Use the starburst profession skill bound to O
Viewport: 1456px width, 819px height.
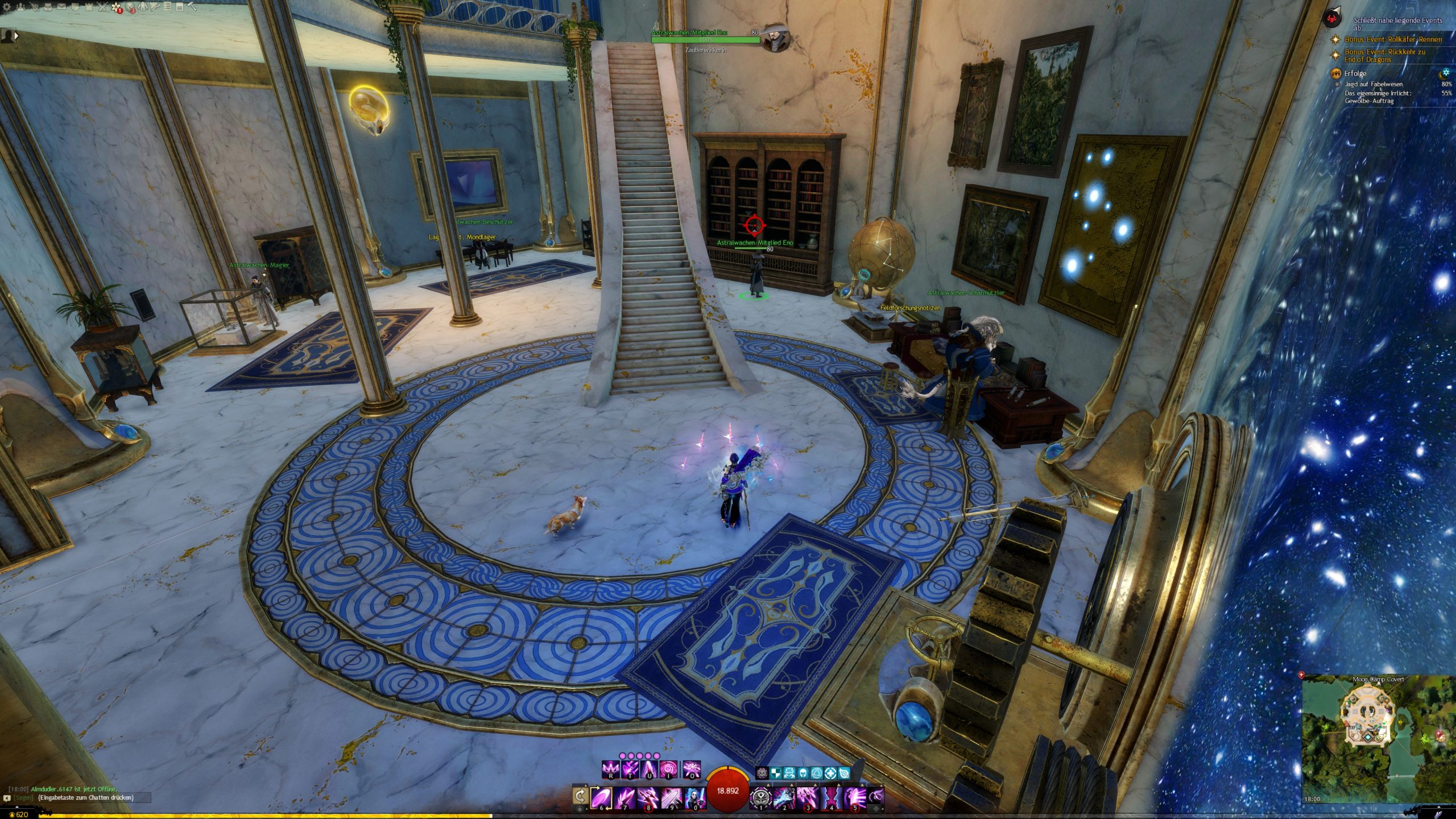point(692,770)
